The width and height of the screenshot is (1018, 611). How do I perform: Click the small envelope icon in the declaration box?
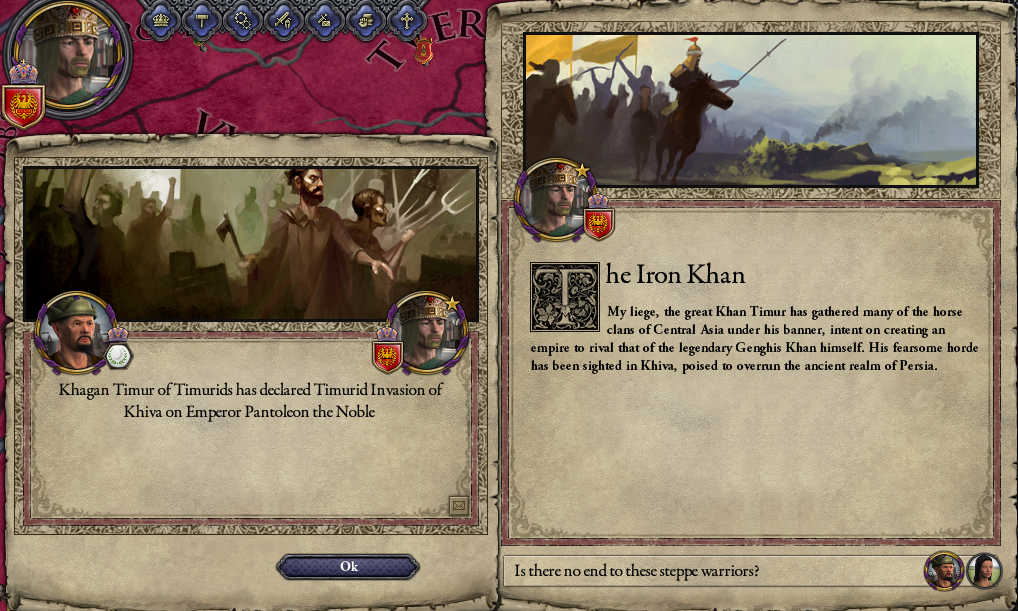pos(459,506)
